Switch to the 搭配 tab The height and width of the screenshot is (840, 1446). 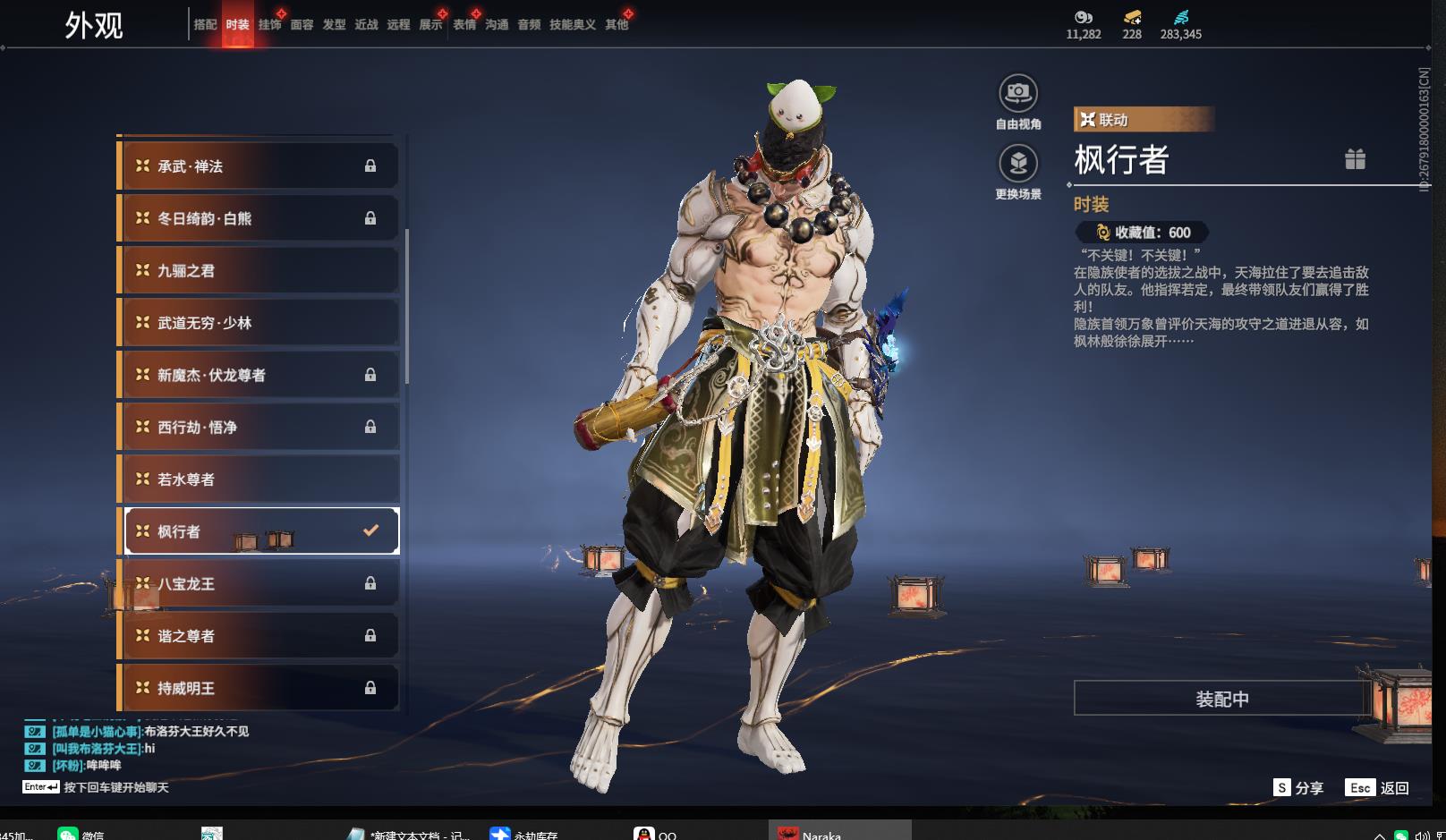pyautogui.click(x=205, y=25)
